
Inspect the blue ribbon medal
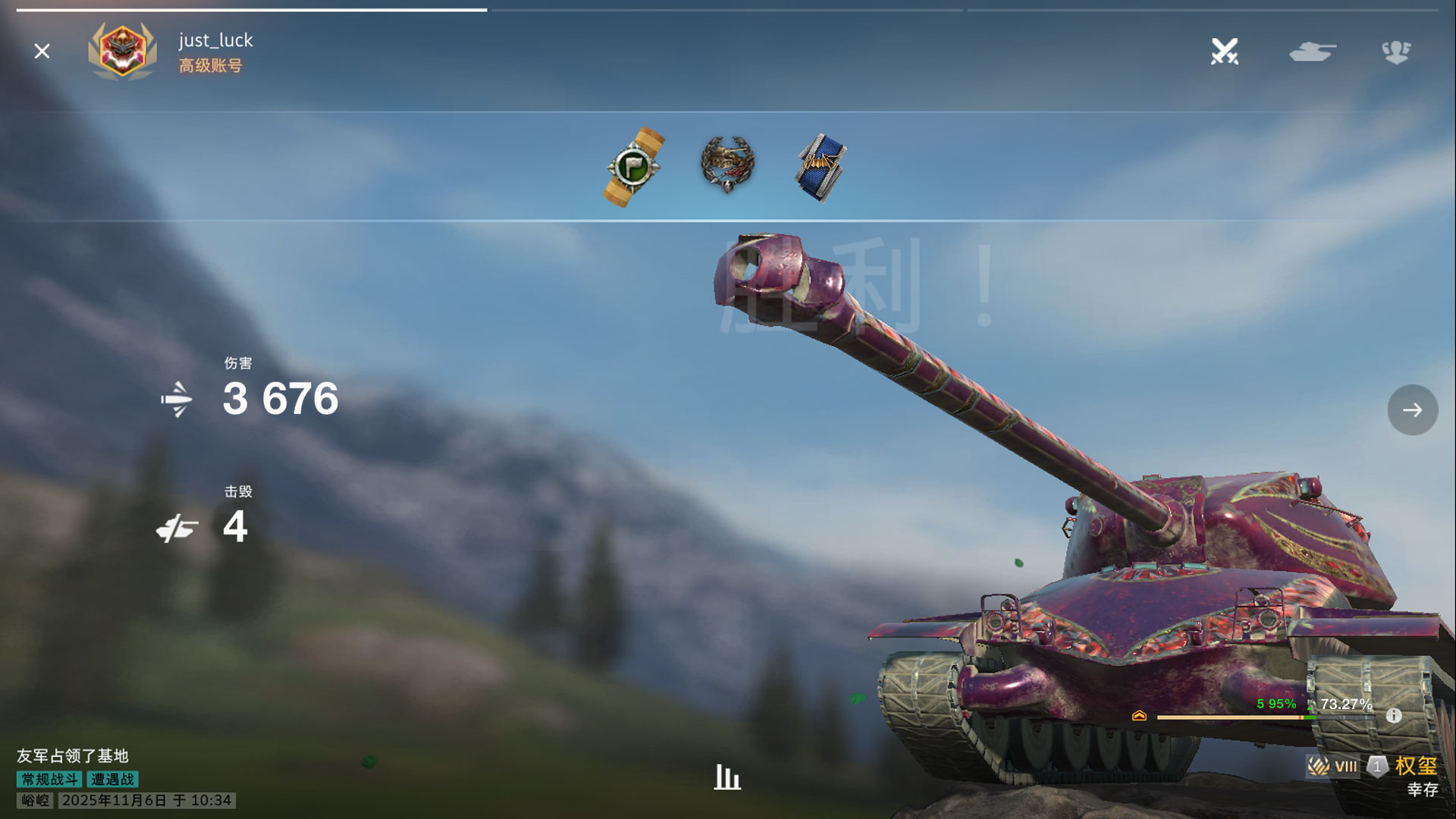click(x=821, y=168)
